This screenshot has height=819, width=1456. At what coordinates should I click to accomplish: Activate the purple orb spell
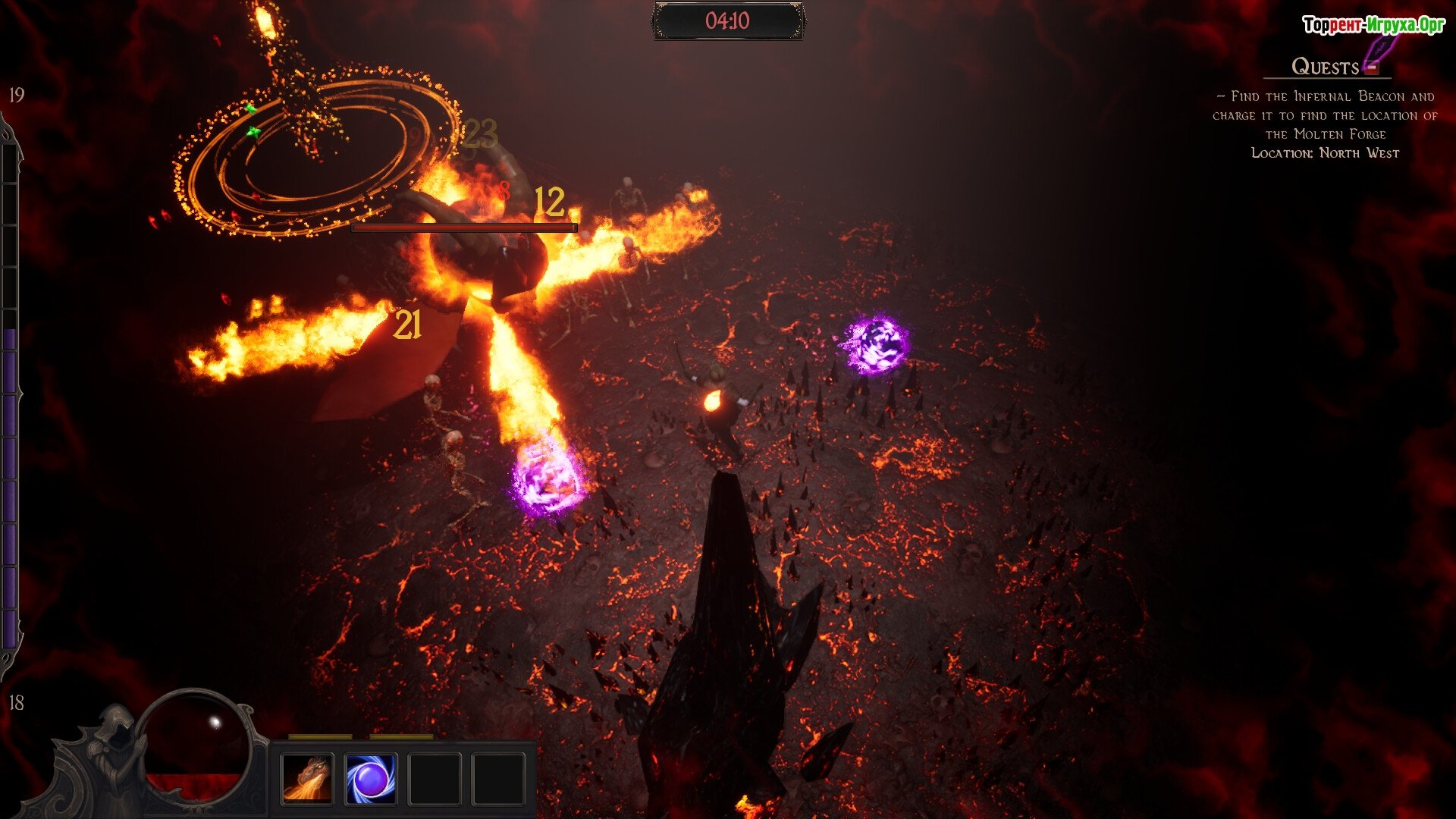pos(371,778)
